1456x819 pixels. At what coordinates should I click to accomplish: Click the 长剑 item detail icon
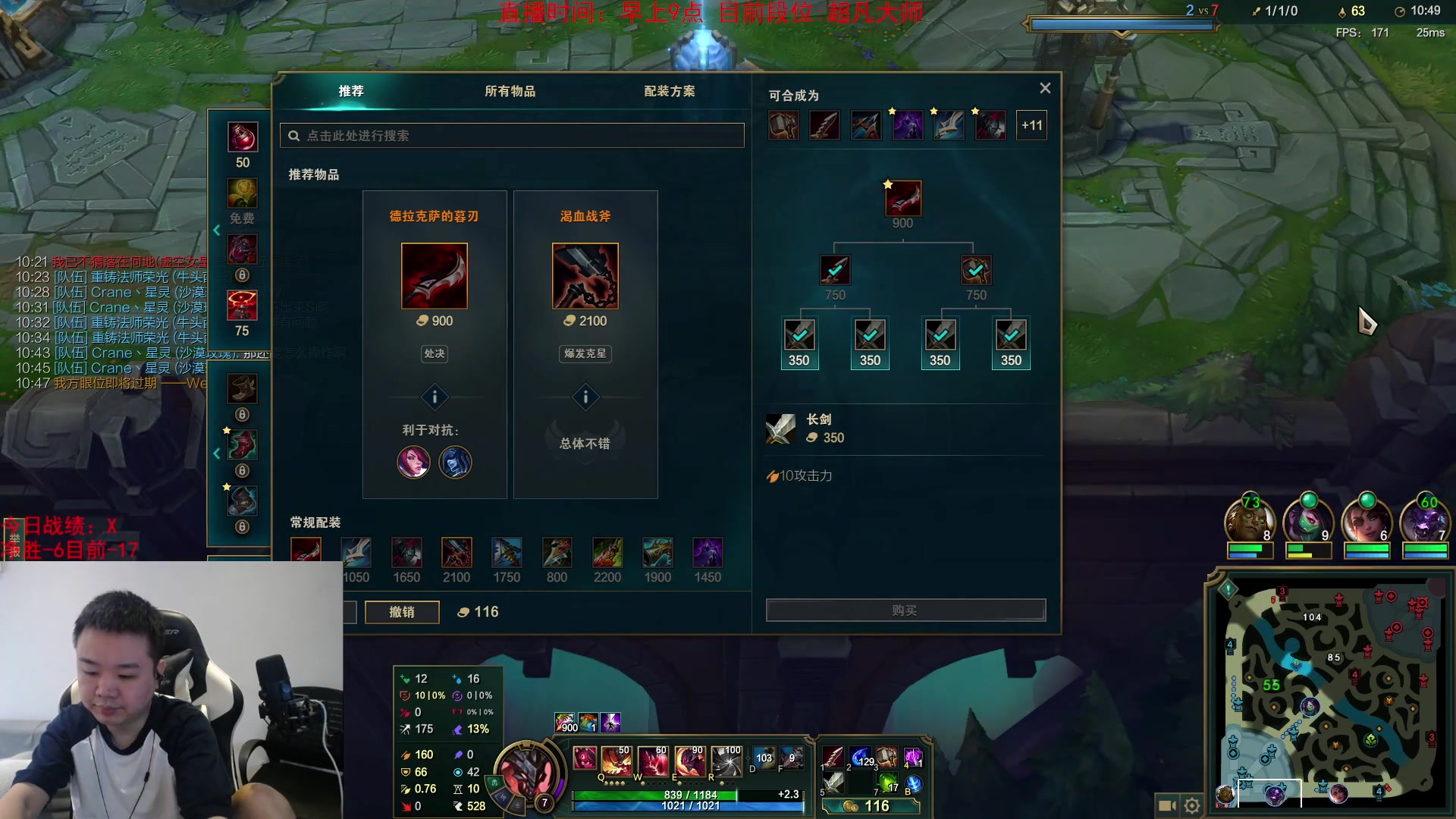pyautogui.click(x=780, y=428)
